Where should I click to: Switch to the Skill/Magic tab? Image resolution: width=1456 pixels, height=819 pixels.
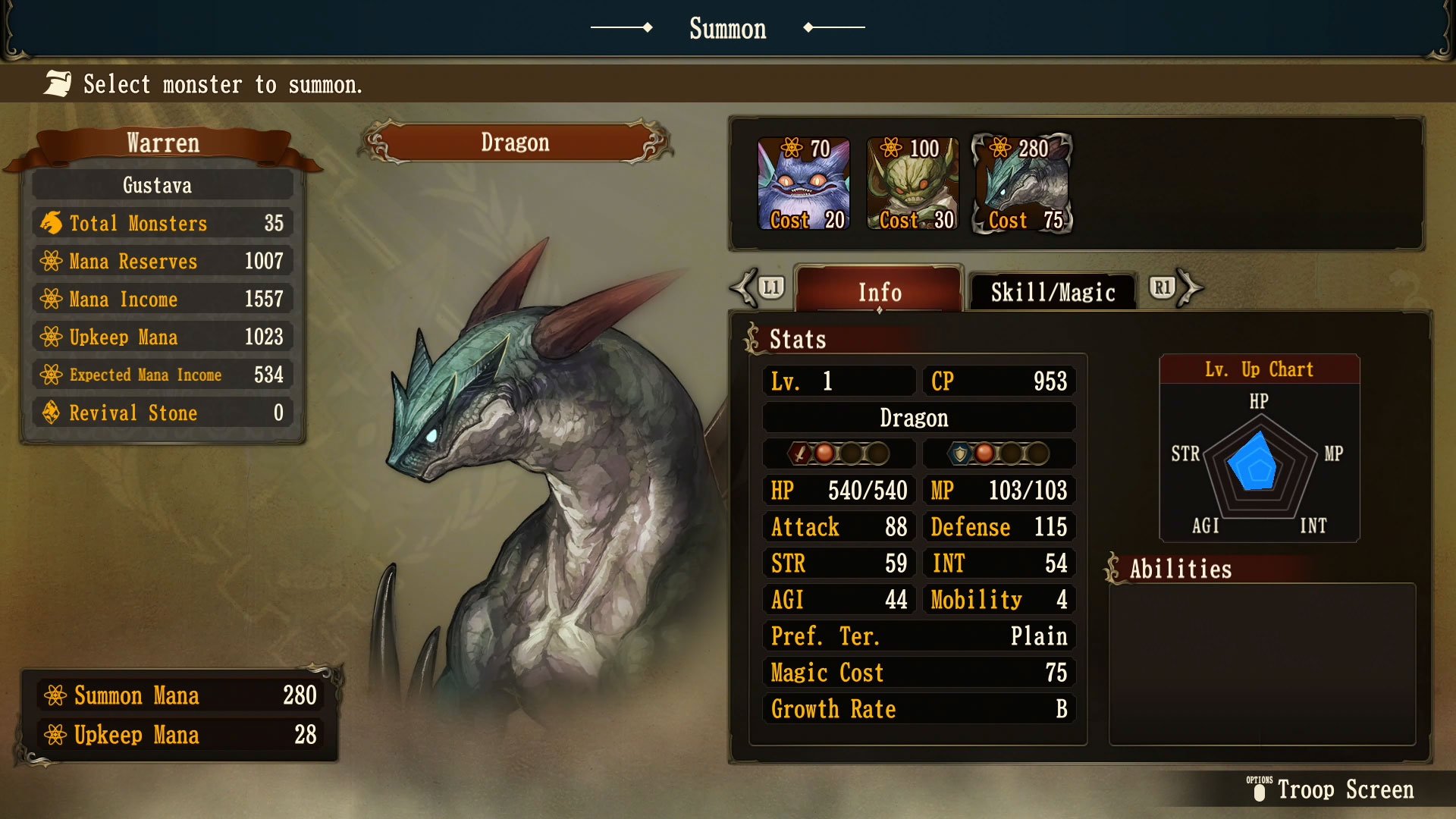pyautogui.click(x=1053, y=291)
